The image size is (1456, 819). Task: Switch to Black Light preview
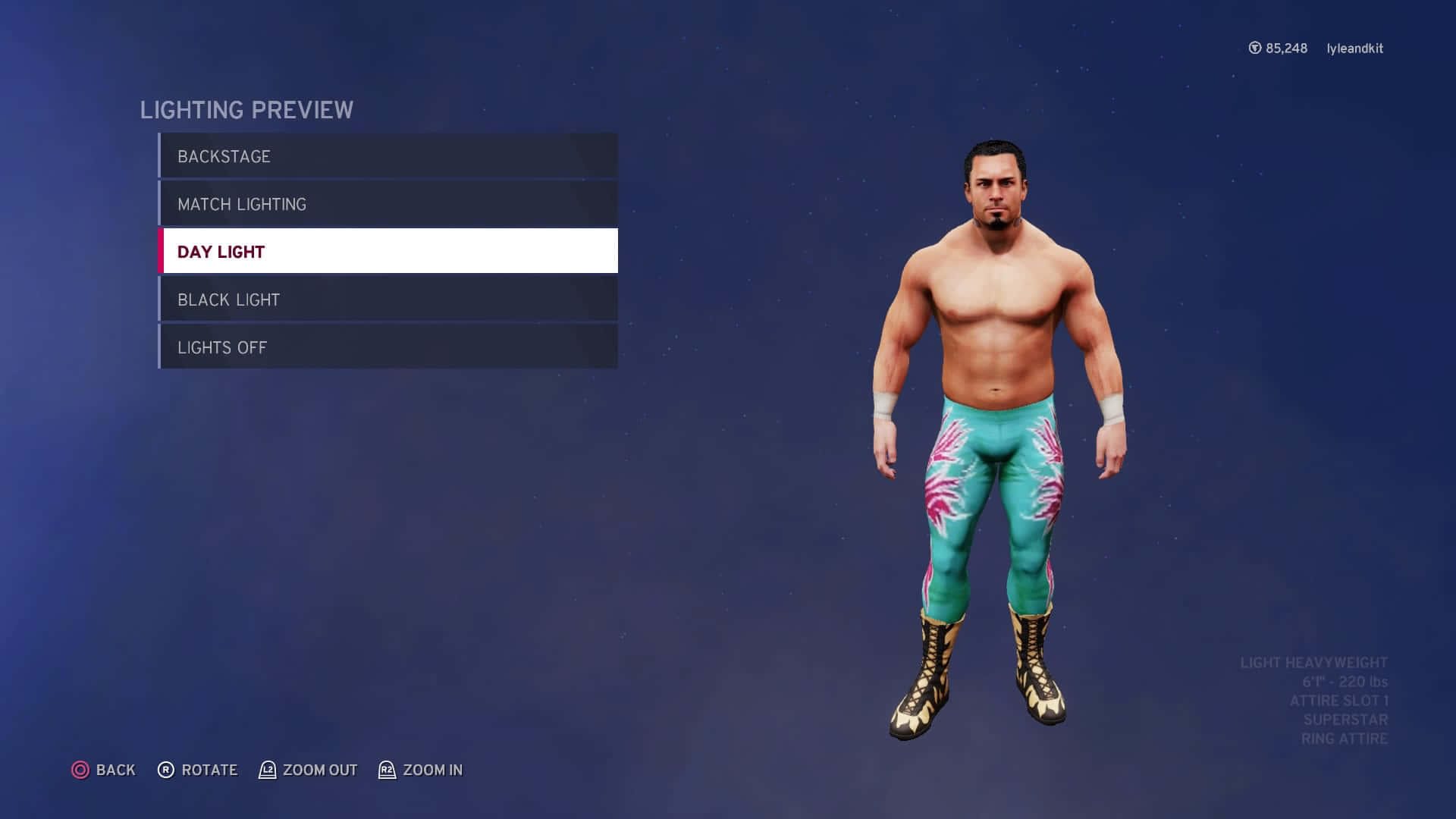click(388, 300)
